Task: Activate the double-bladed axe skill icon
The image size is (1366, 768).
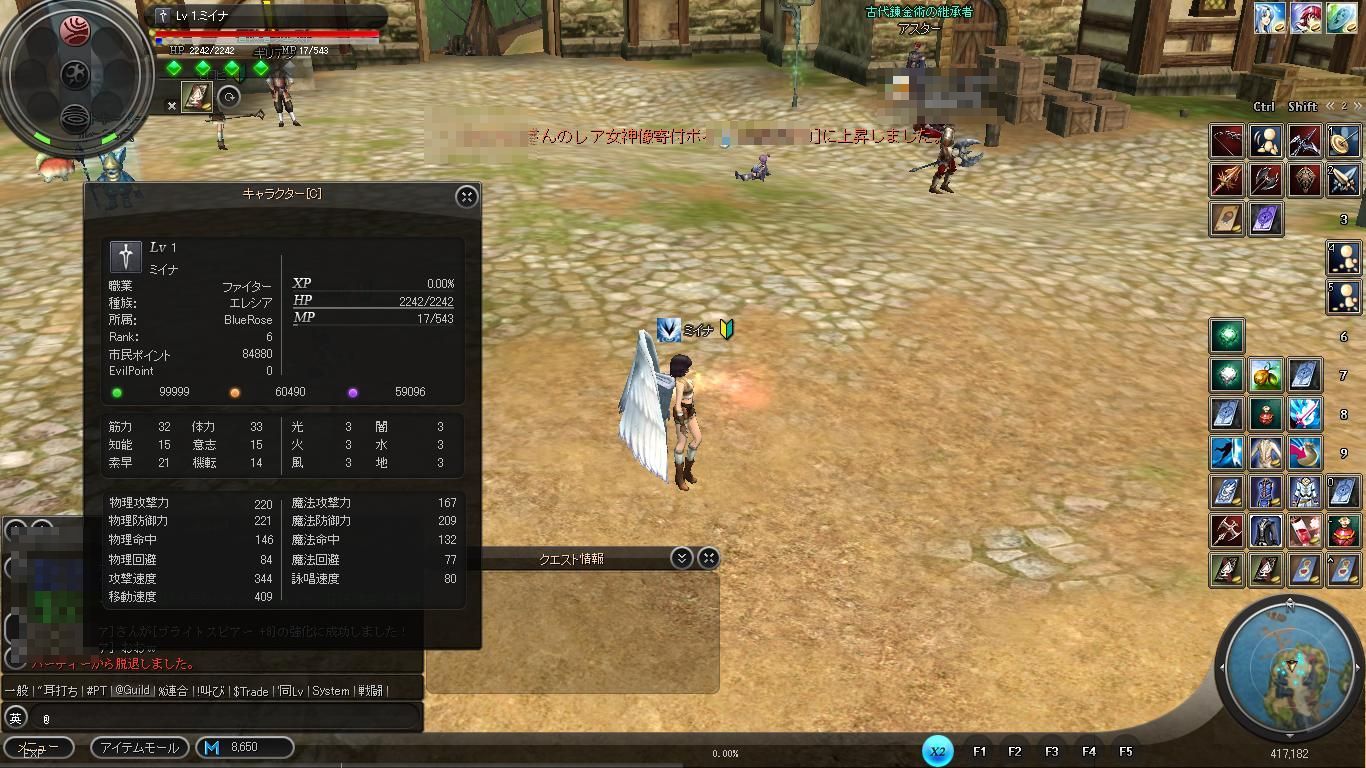Action: (x=1266, y=180)
